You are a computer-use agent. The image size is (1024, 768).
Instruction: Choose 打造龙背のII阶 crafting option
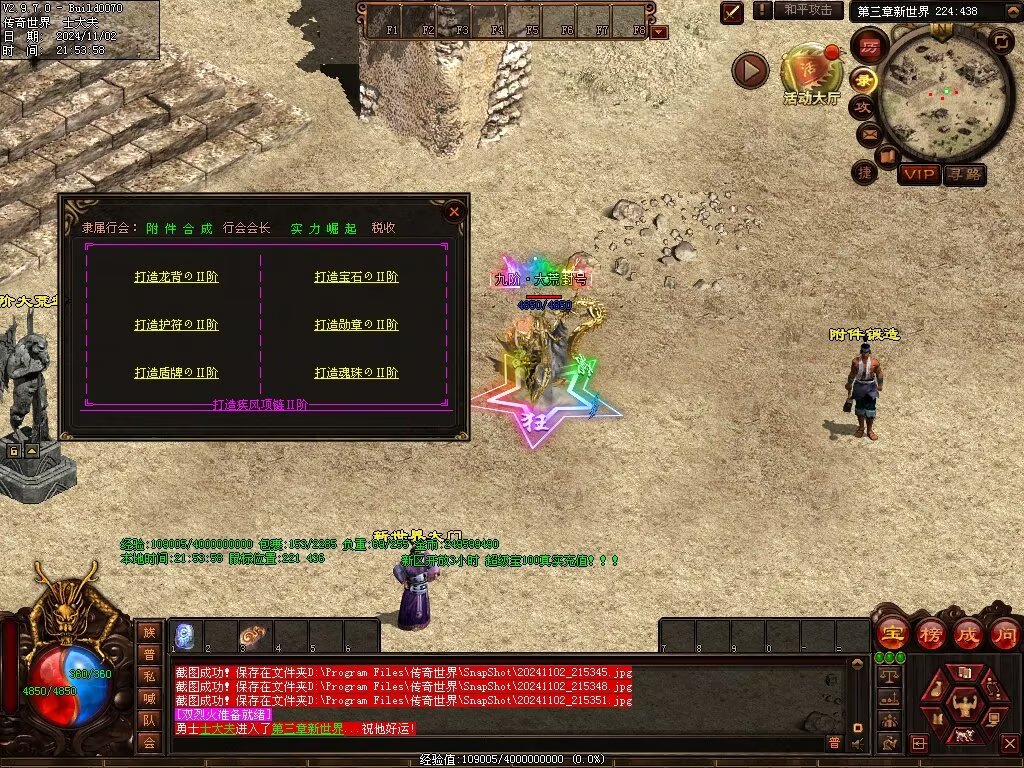coord(176,277)
